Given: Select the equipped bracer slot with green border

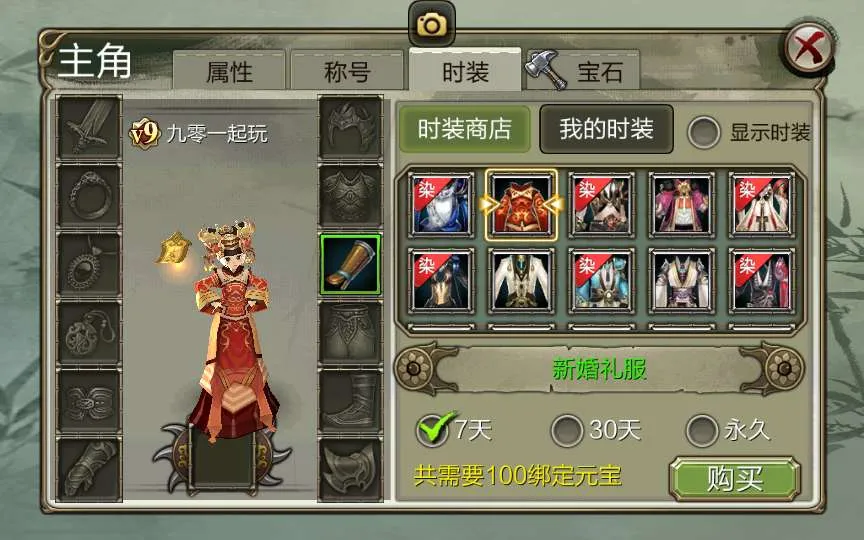Looking at the screenshot, I should [350, 264].
